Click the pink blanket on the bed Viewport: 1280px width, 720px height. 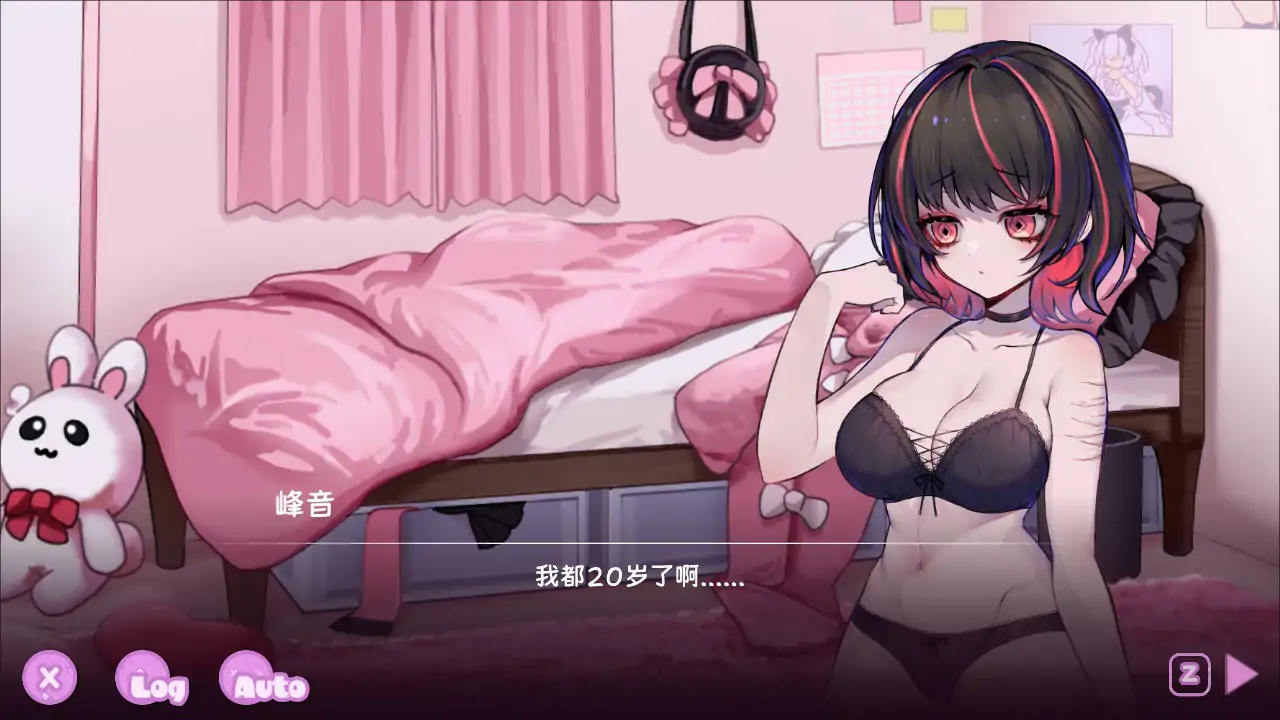(x=450, y=320)
